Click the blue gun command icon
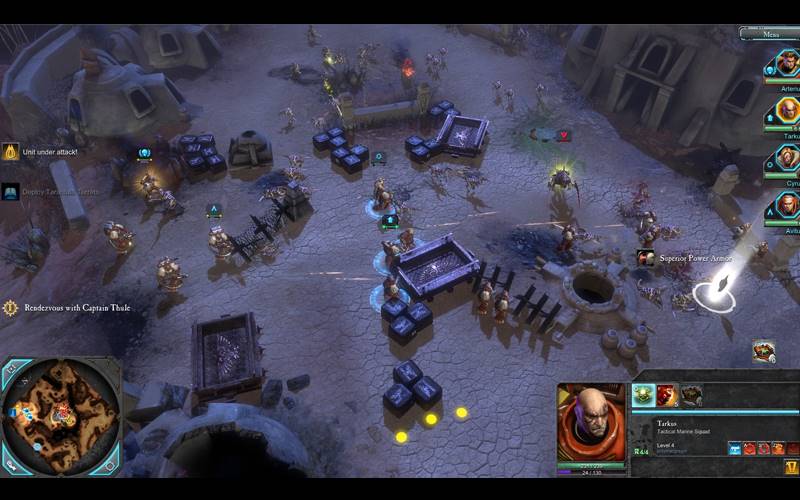Image resolution: width=800 pixels, height=500 pixels. click(734, 449)
